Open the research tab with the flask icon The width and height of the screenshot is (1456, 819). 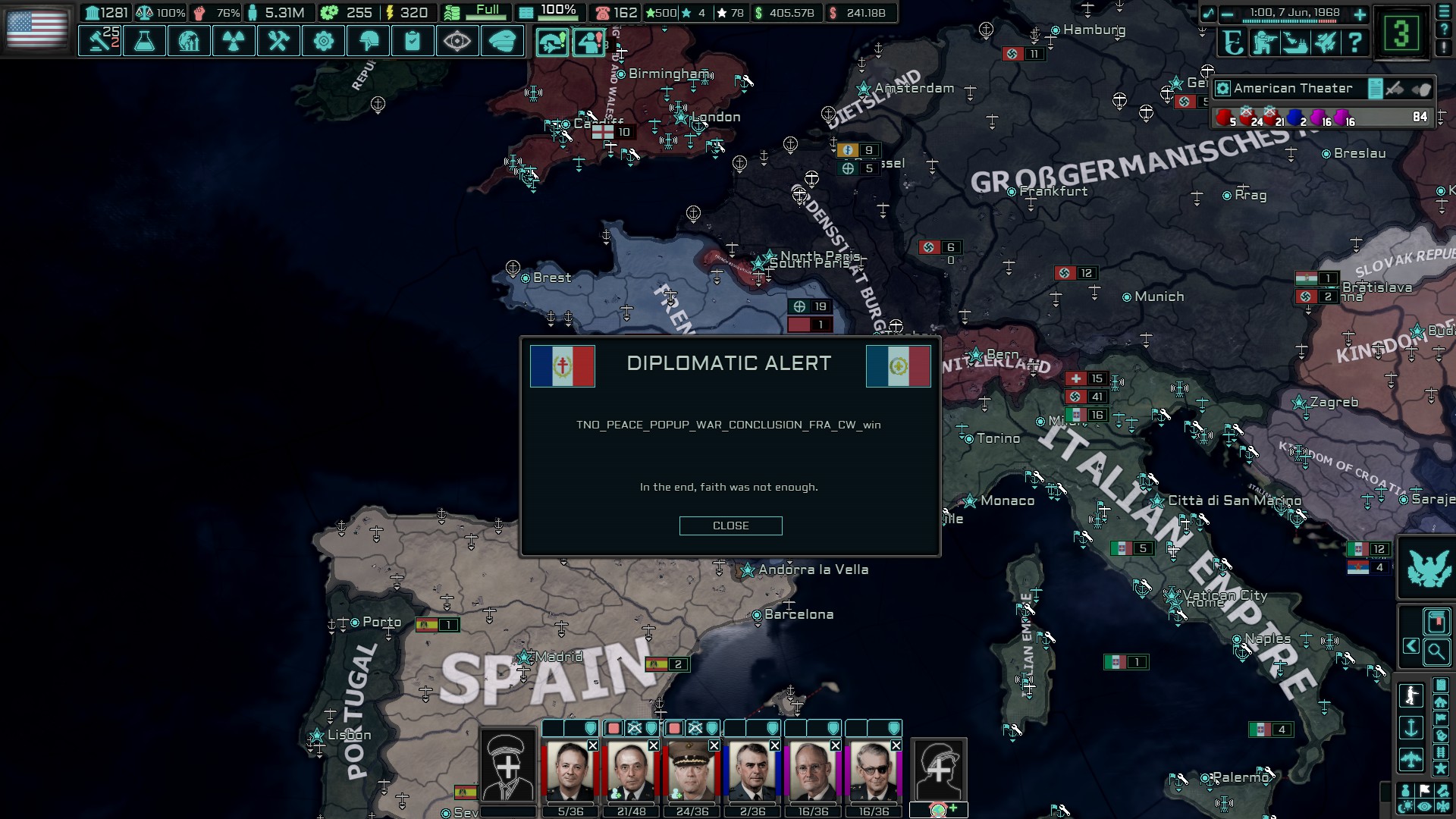[145, 42]
